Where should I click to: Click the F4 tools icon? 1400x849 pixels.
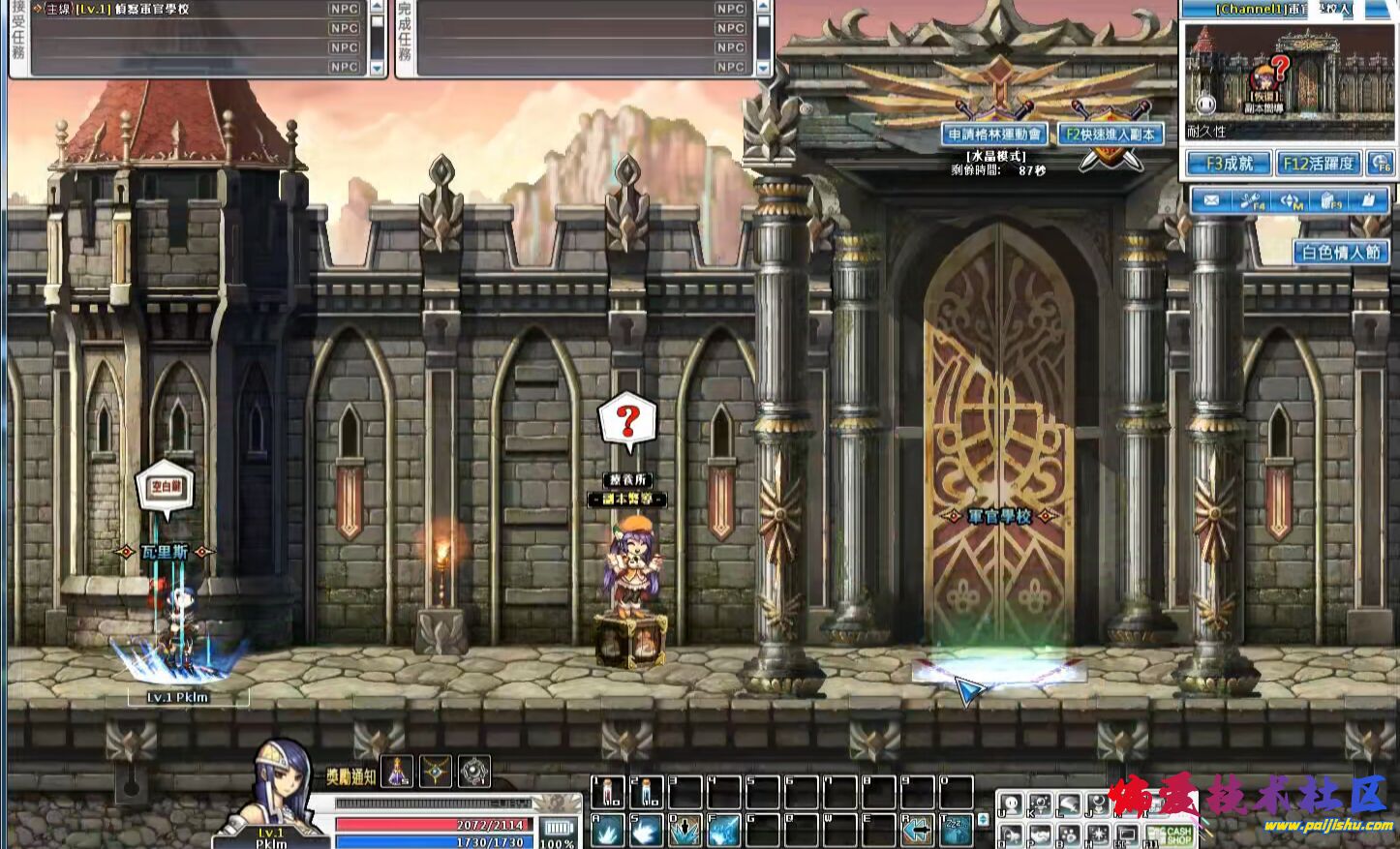[x=1251, y=200]
